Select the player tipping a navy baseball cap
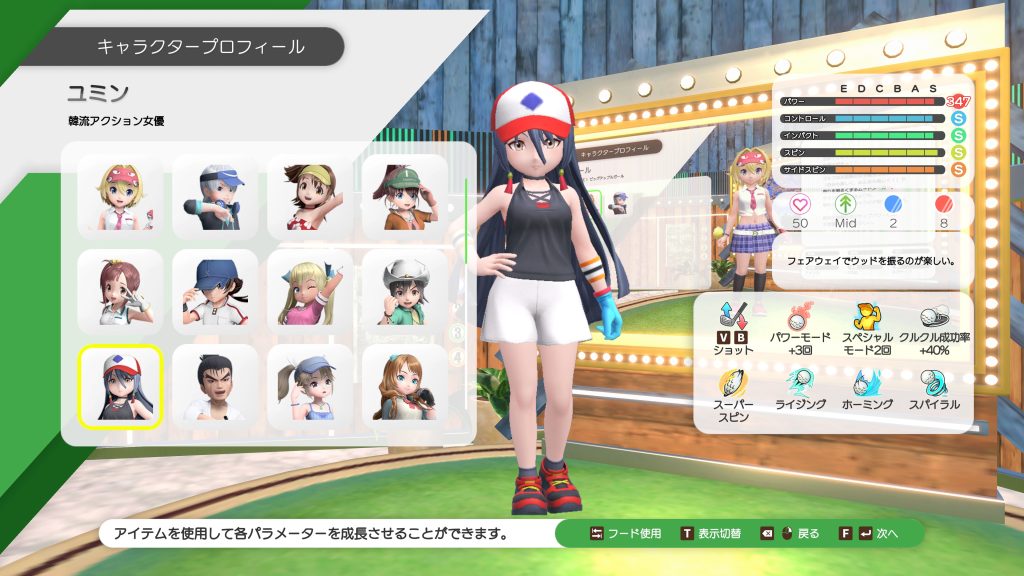Viewport: 1024px width, 576px height. [x=215, y=292]
